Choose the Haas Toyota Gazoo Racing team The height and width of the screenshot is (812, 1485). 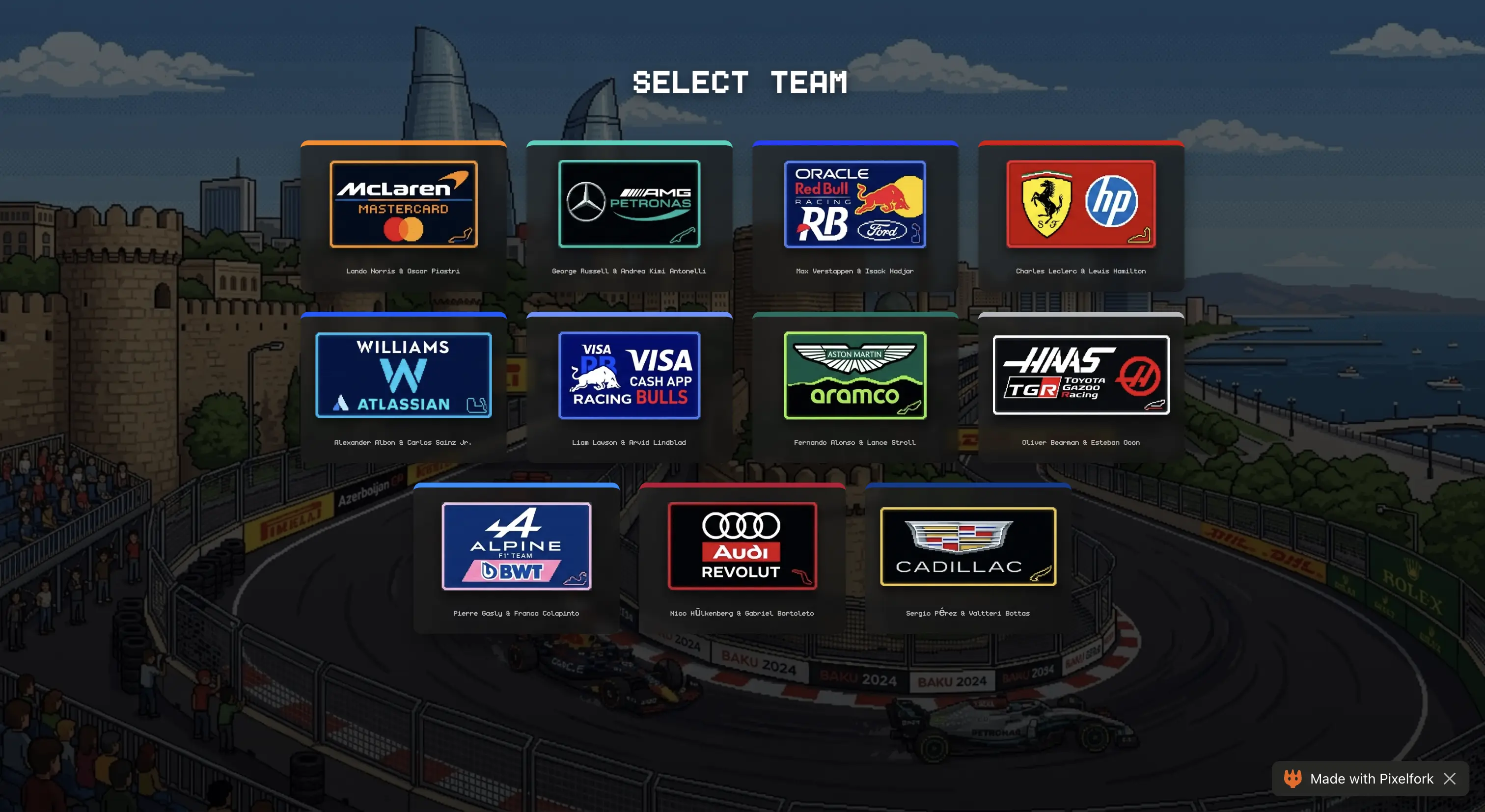[x=1080, y=375]
